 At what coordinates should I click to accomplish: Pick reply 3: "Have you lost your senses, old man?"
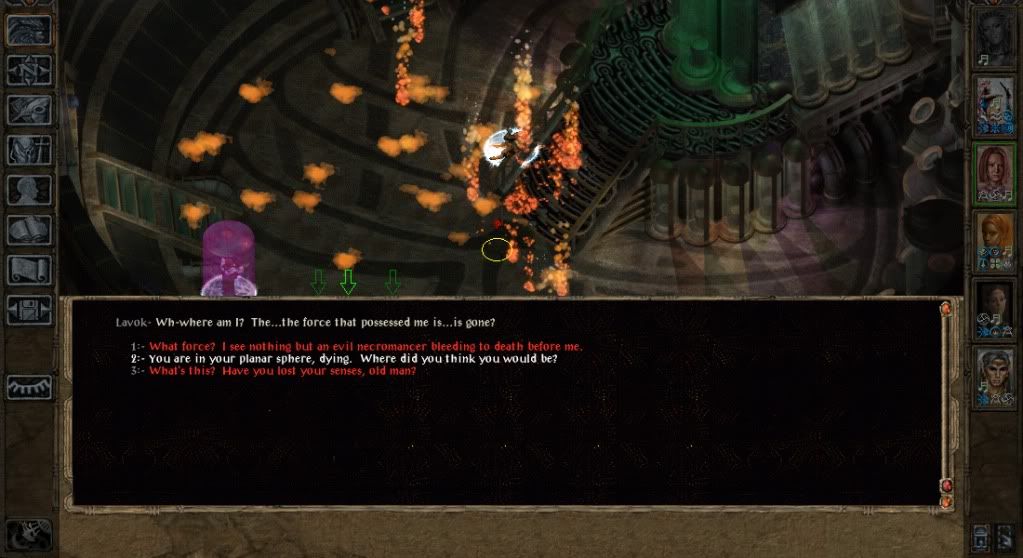coord(282,371)
